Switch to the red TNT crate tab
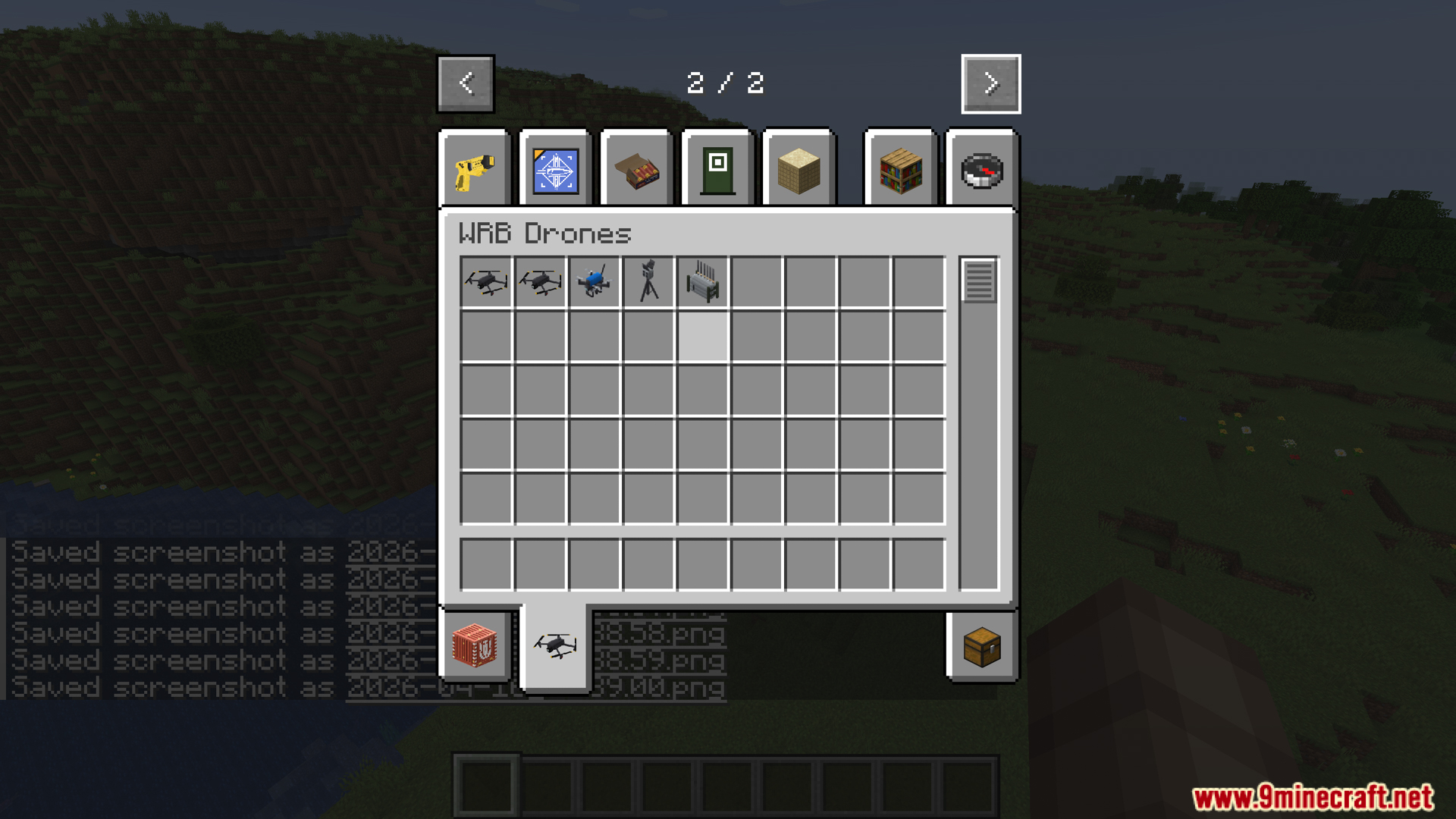 tap(474, 647)
